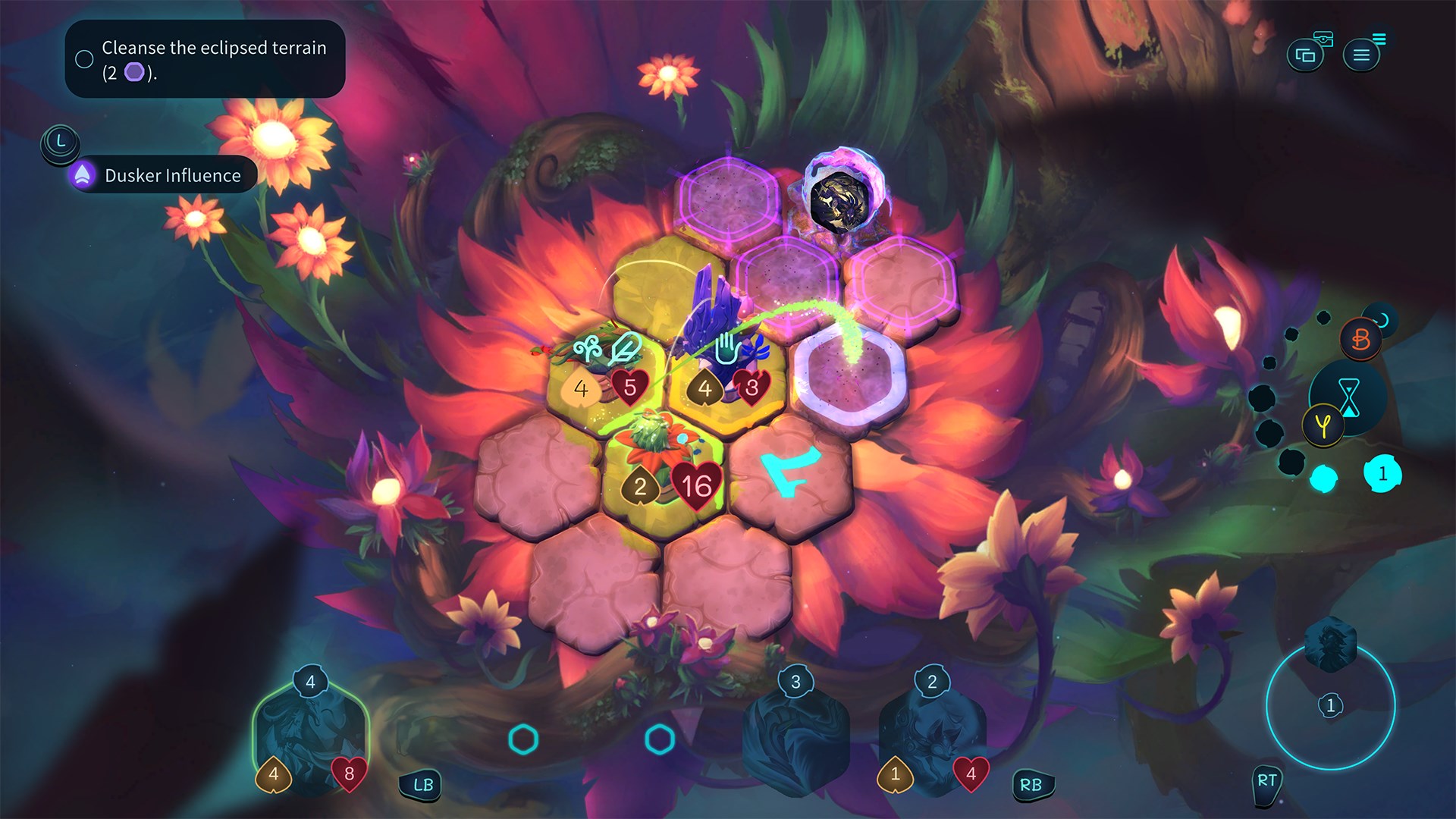Image resolution: width=1456 pixels, height=819 pixels.
Task: Click the Dusker Influence label
Action: (171, 175)
